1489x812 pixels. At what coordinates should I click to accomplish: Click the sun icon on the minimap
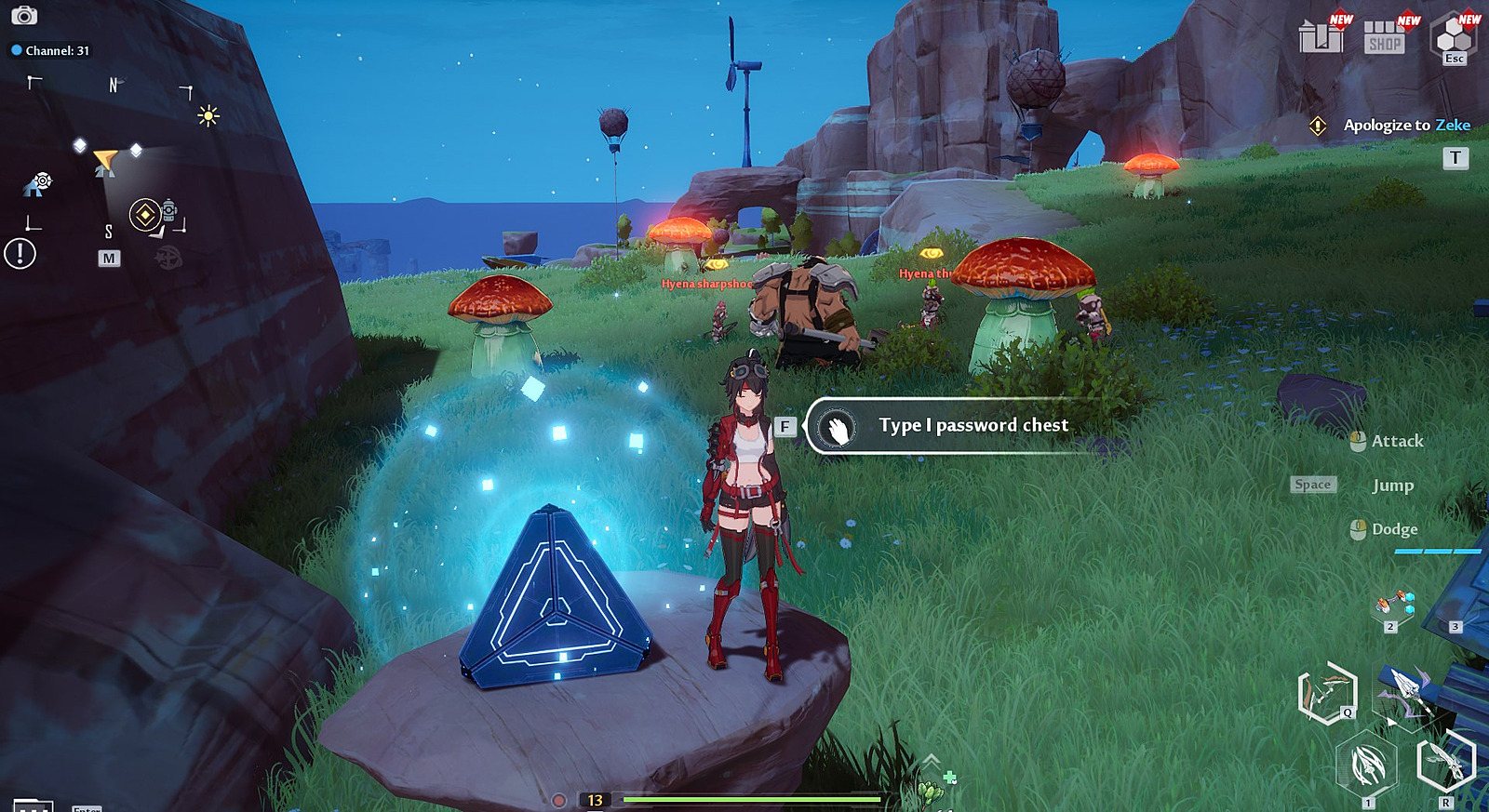pyautogui.click(x=208, y=115)
